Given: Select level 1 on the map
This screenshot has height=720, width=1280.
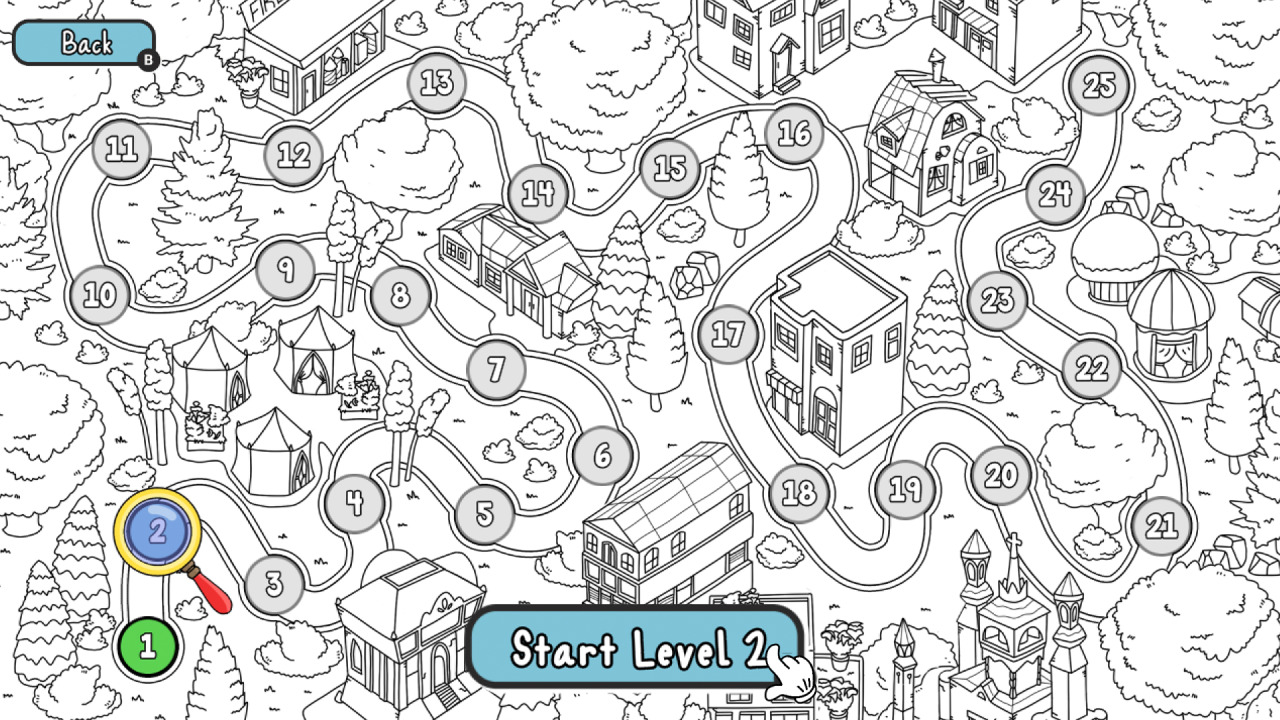Looking at the screenshot, I should (x=147, y=646).
